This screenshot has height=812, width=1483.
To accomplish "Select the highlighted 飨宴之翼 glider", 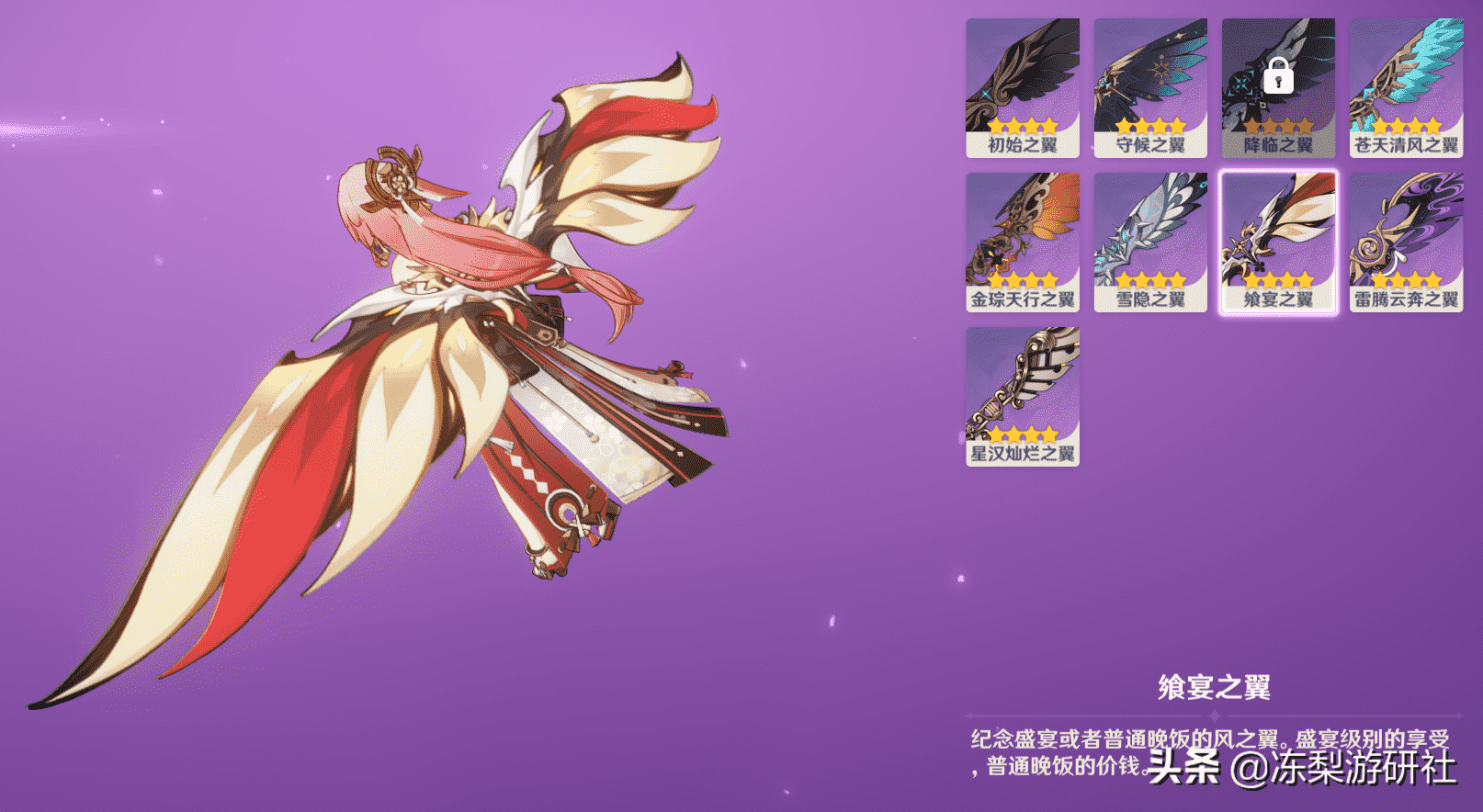I will [x=1278, y=242].
